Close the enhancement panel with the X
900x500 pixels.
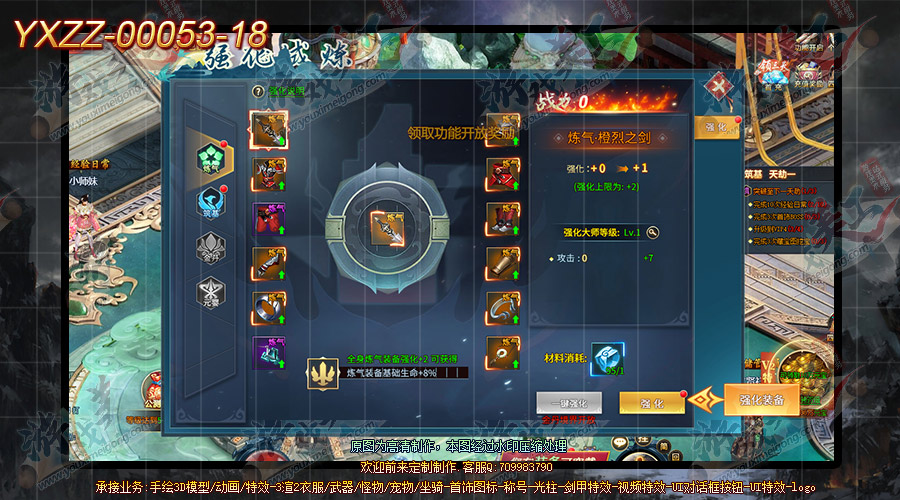click(717, 87)
